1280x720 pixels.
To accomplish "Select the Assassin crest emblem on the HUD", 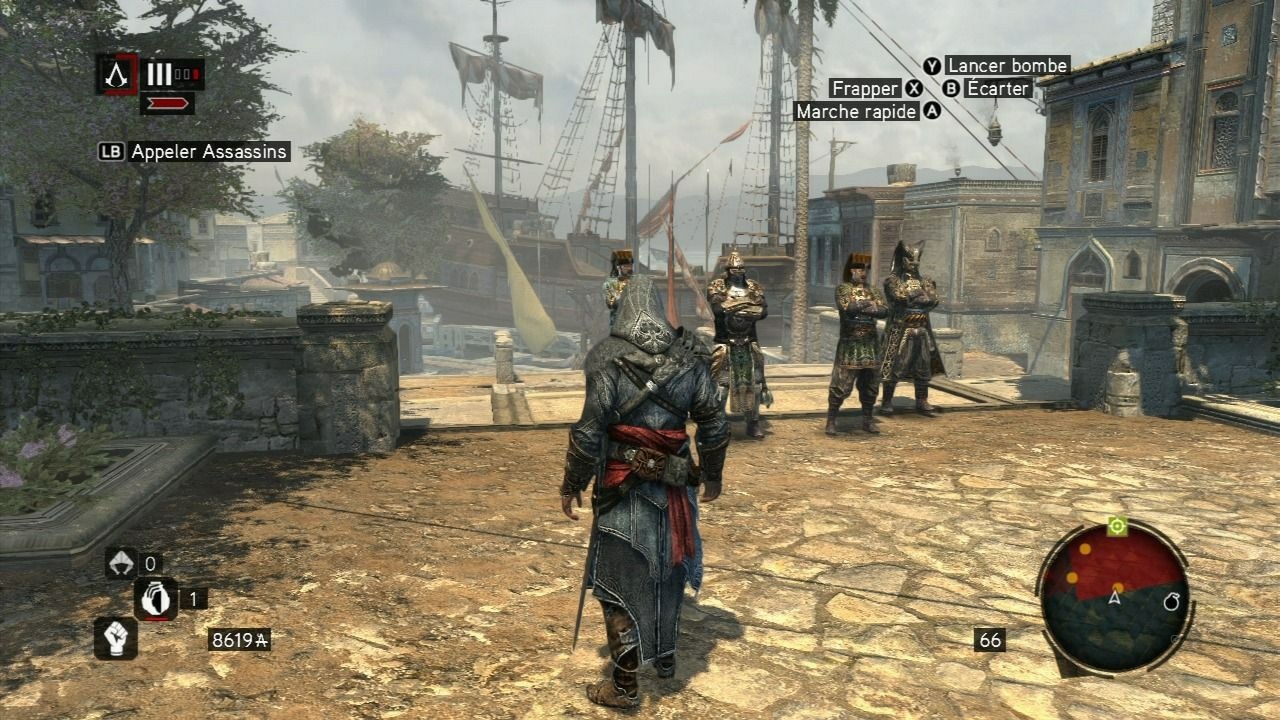I will click(115, 74).
